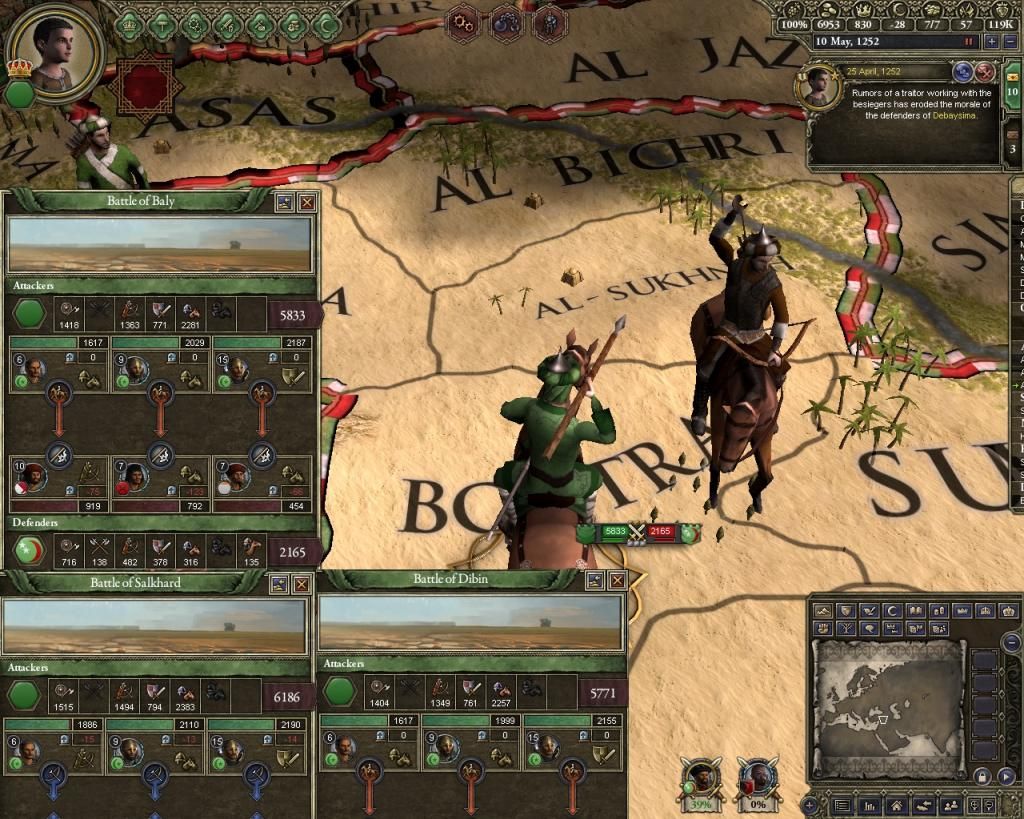Switch to the terrain map mode

coord(823,611)
